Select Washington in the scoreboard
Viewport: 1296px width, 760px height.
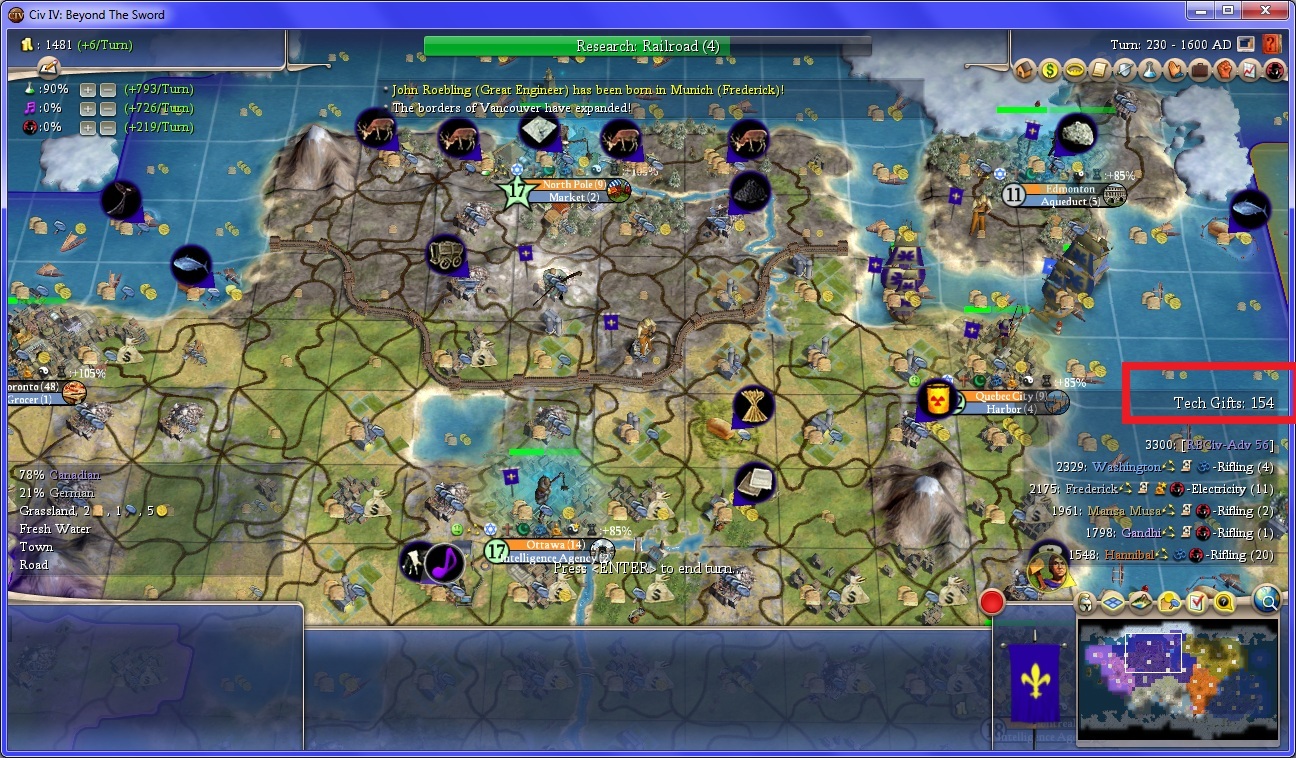click(x=1126, y=467)
